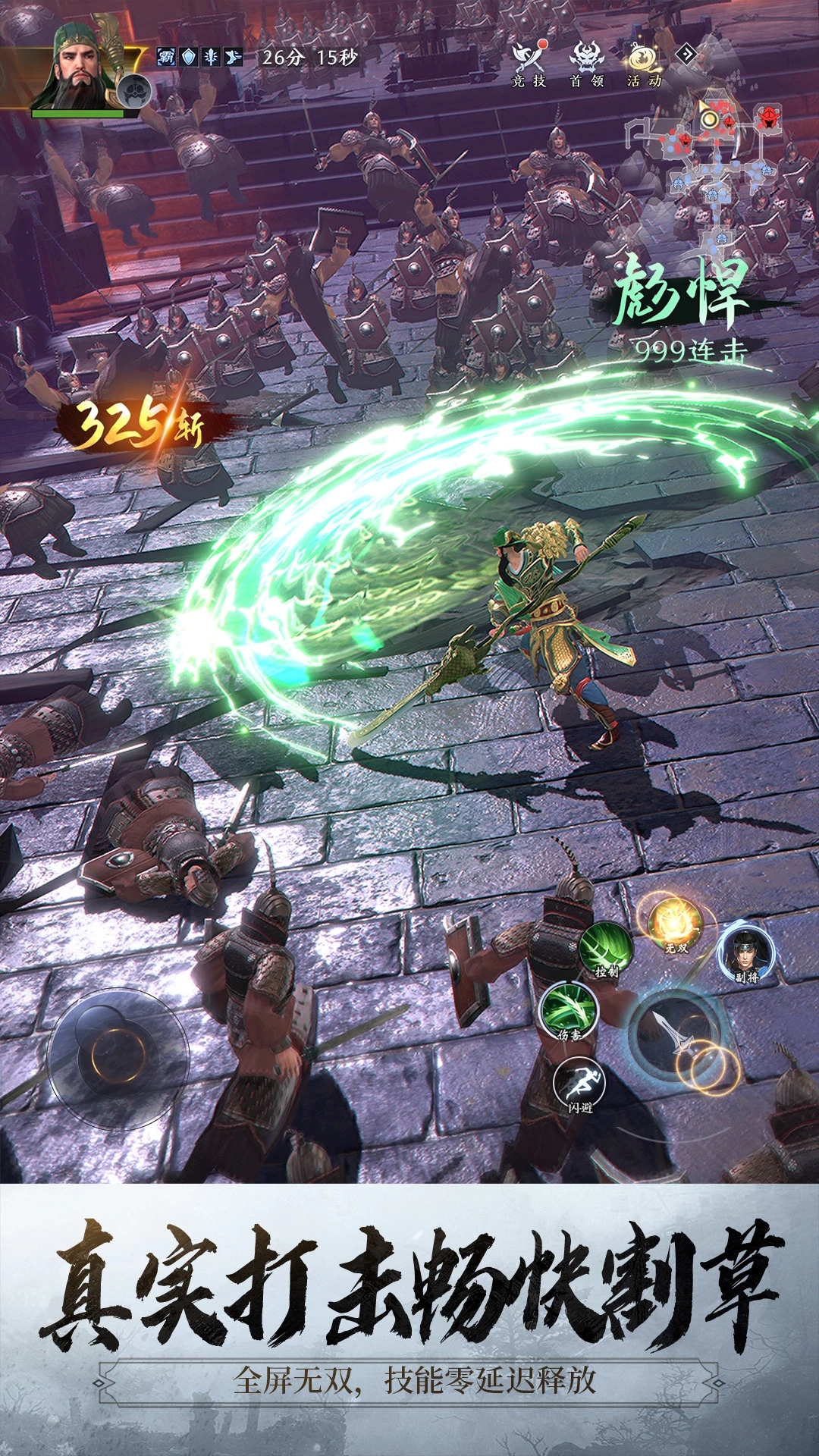The image size is (819, 1456).
Task: Summon the 副将 lieutenant
Action: 746,952
